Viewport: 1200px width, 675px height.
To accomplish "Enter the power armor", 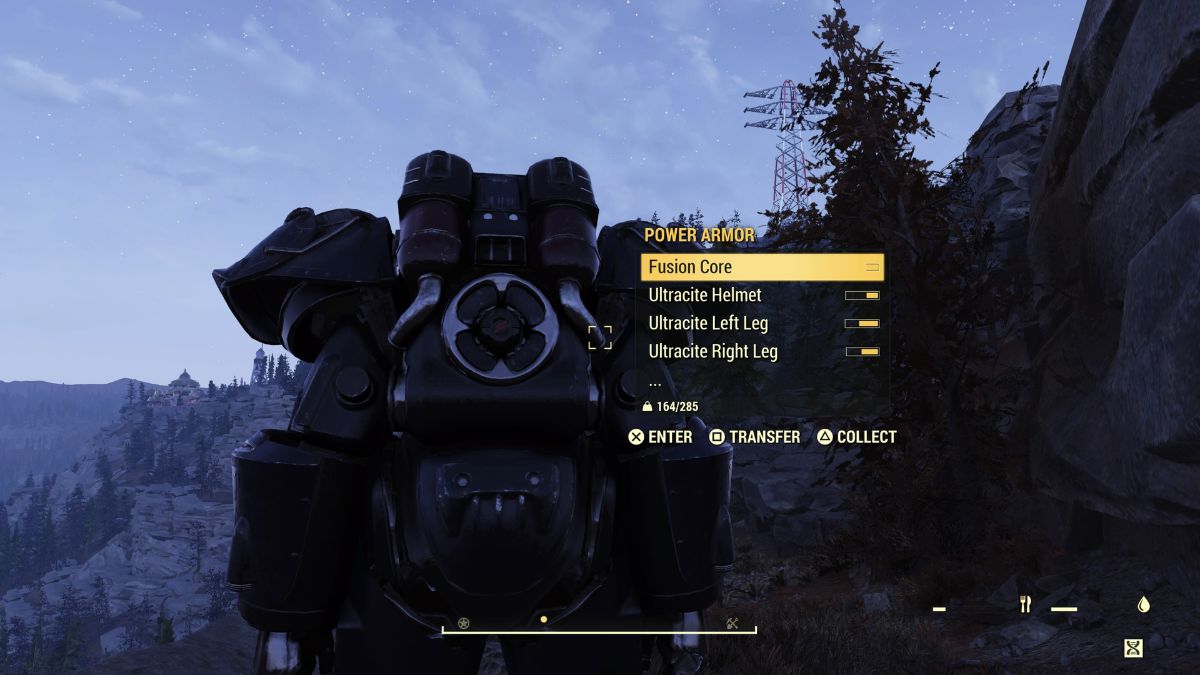I will 660,437.
